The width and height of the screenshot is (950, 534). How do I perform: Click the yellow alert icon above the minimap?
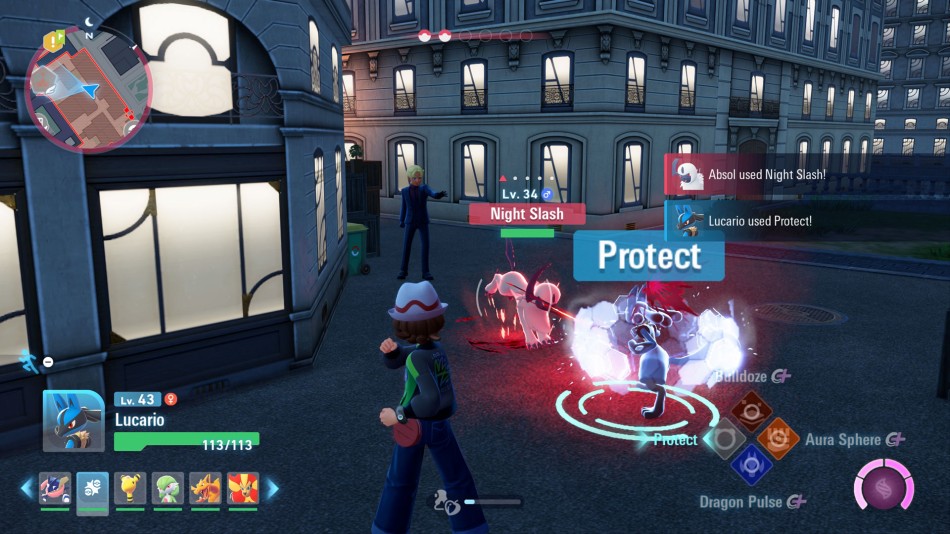tap(53, 41)
